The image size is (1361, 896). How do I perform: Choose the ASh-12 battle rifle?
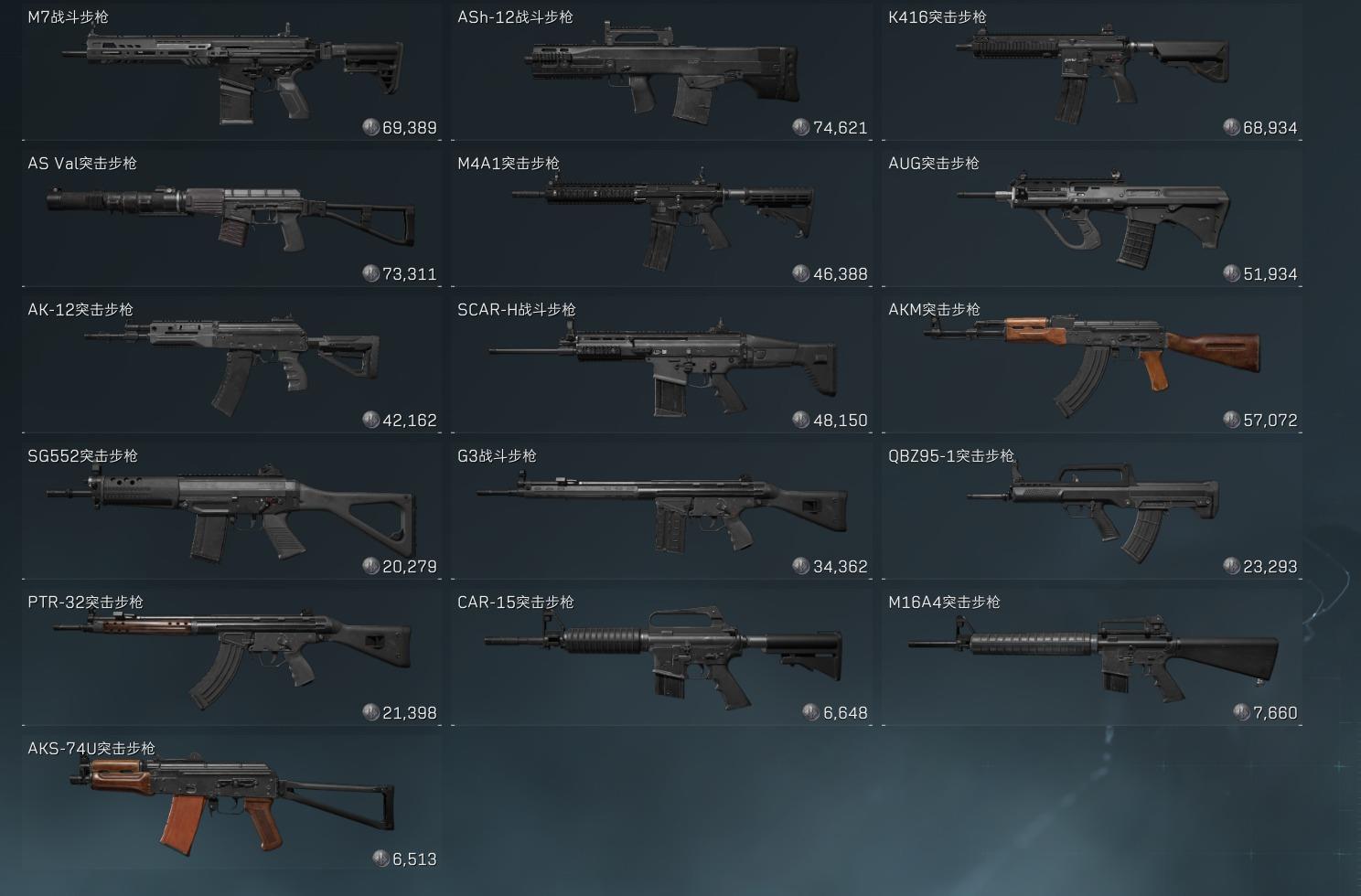coord(661,73)
